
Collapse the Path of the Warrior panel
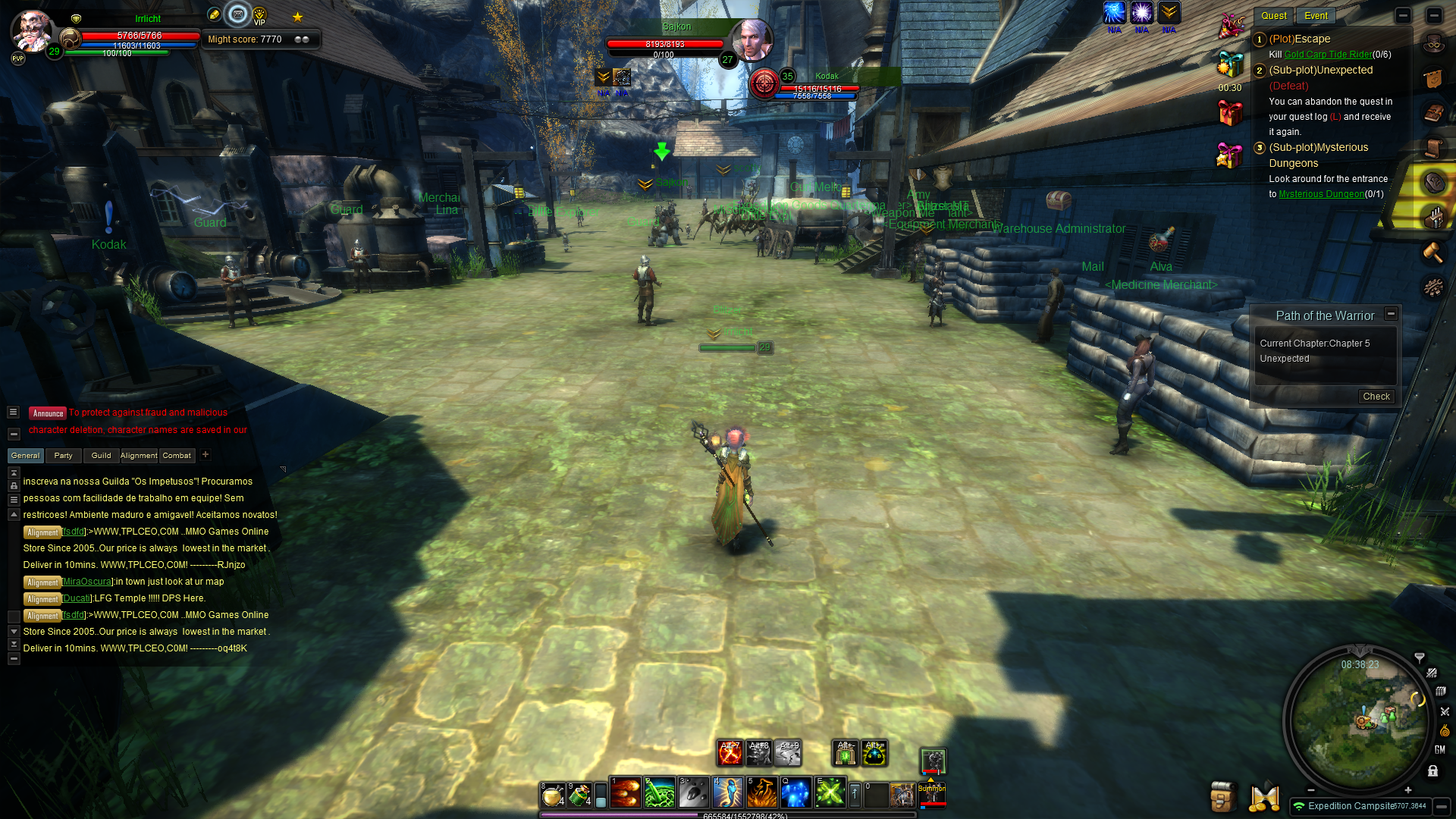click(x=1391, y=314)
